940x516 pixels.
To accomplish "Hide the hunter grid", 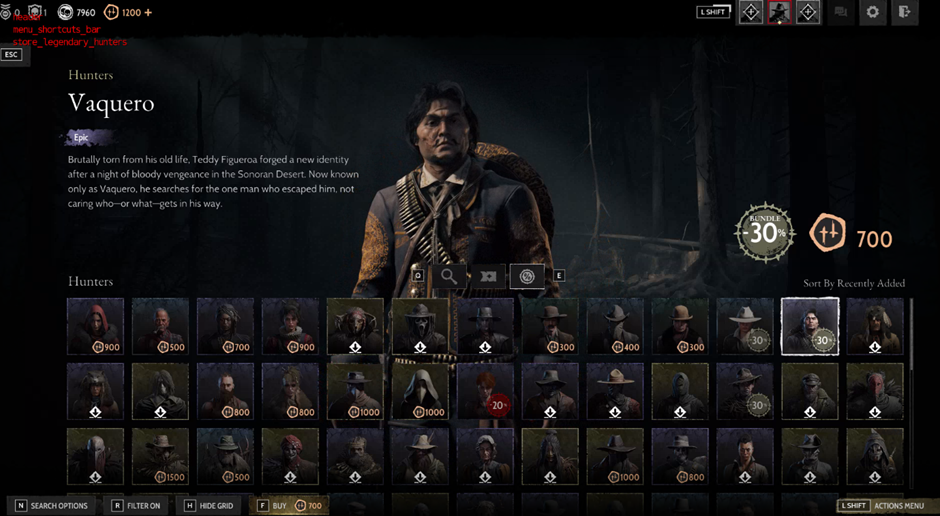I will click(209, 506).
